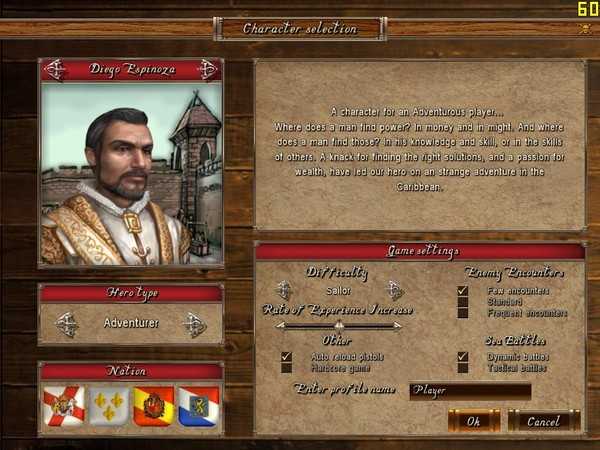600x450 pixels.
Task: Select Tactical battles for sea battles
Action: click(462, 367)
